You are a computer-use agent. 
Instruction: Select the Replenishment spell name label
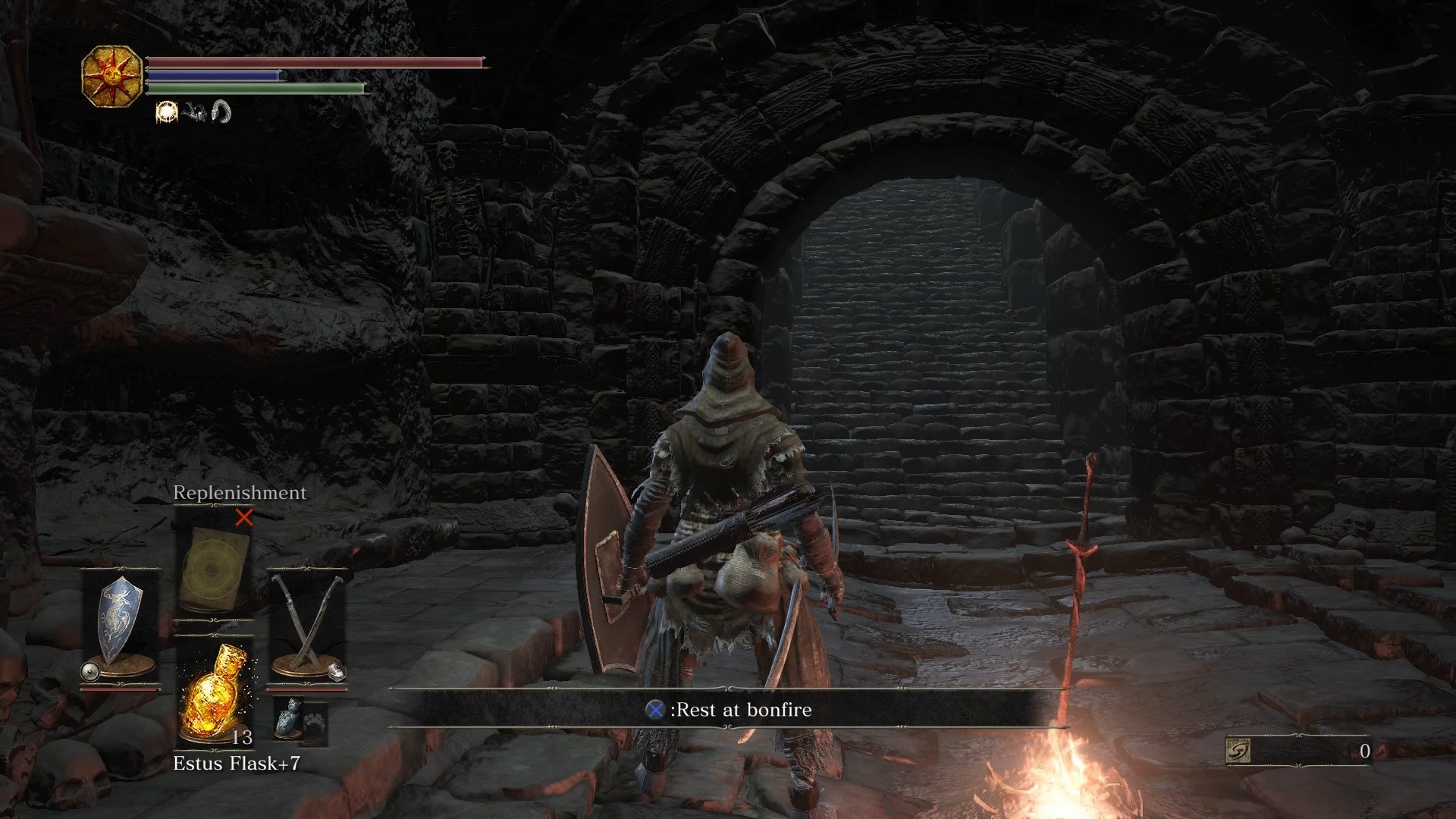point(238,493)
